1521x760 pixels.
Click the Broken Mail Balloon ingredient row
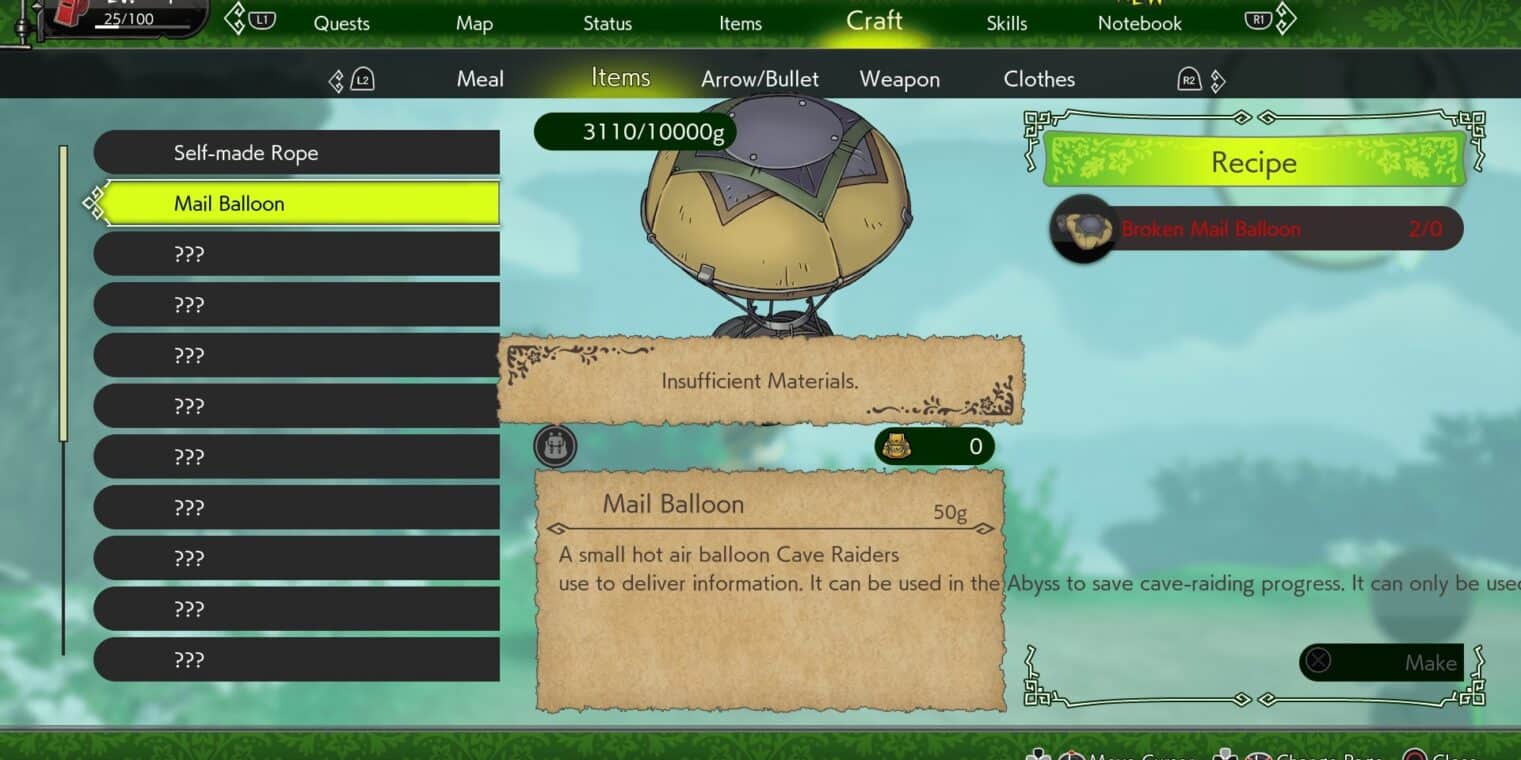(1256, 229)
